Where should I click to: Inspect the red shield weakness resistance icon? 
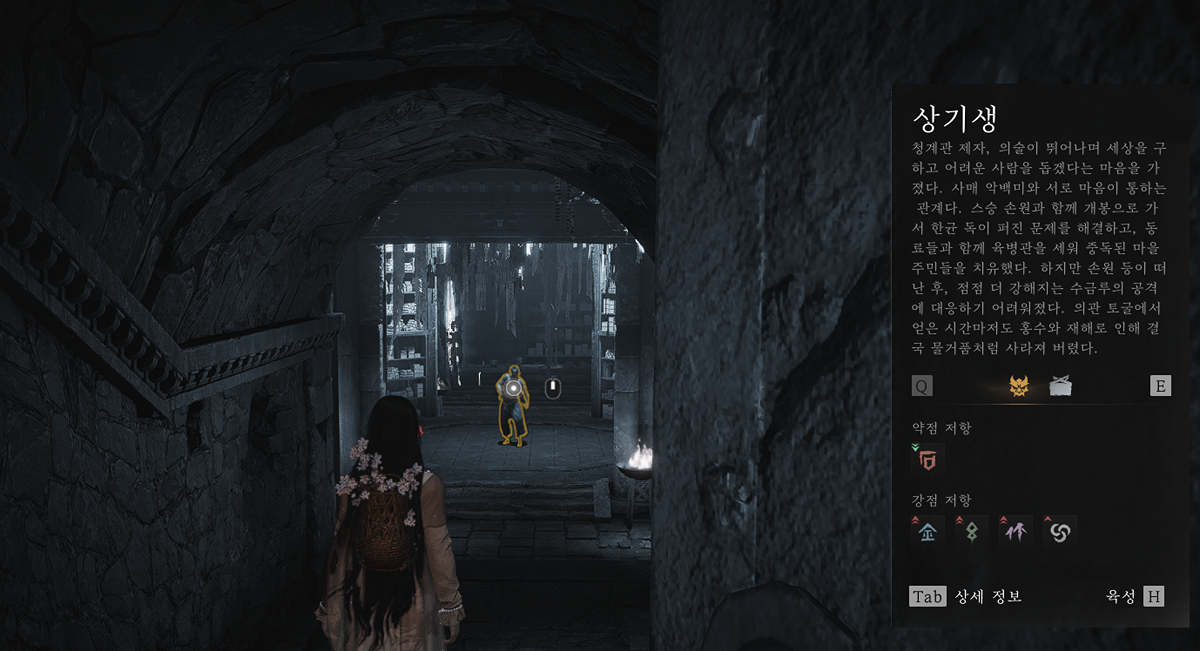(929, 459)
